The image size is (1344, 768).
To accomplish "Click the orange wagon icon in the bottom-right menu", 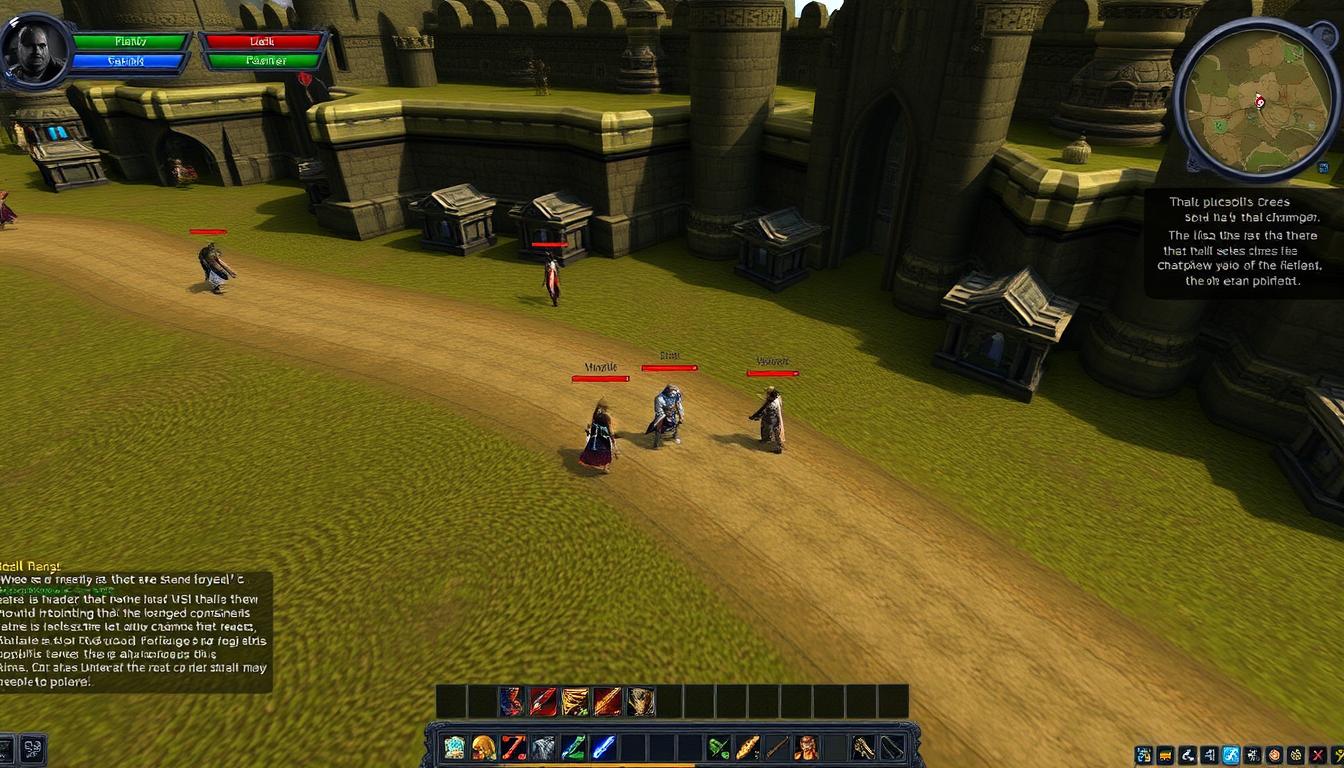I will click(1164, 755).
